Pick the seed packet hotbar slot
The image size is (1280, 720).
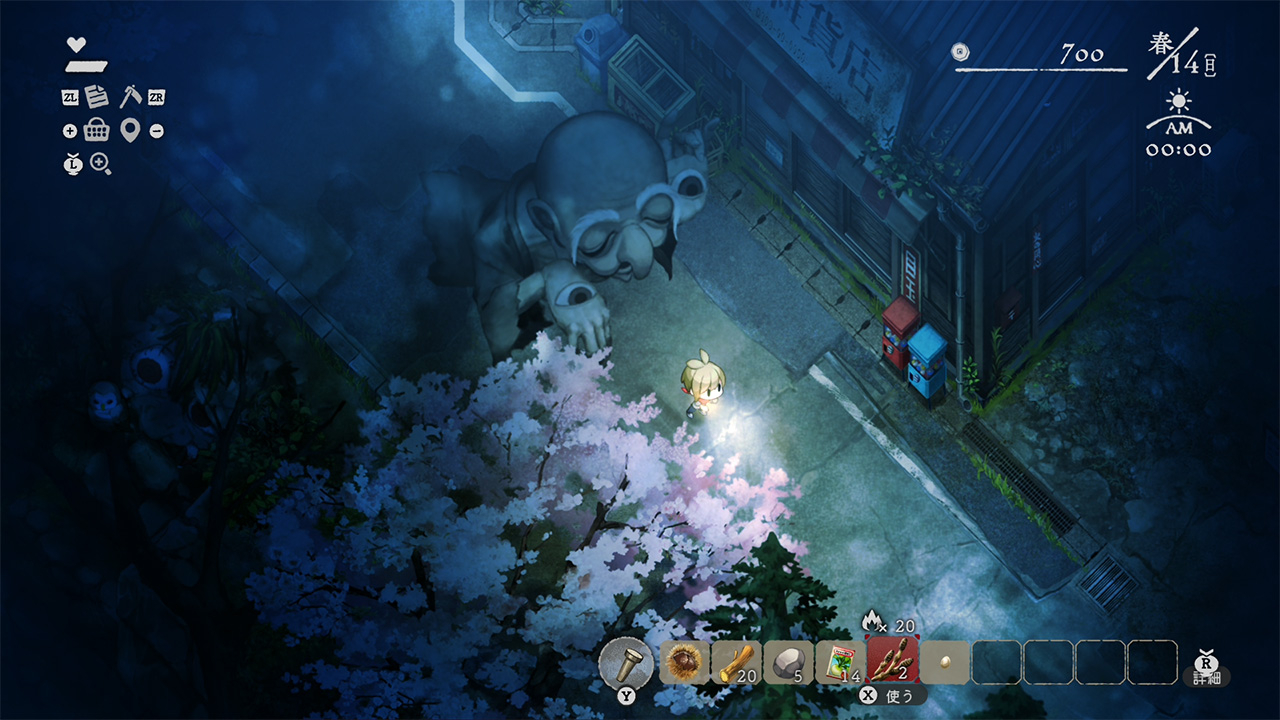[x=841, y=662]
